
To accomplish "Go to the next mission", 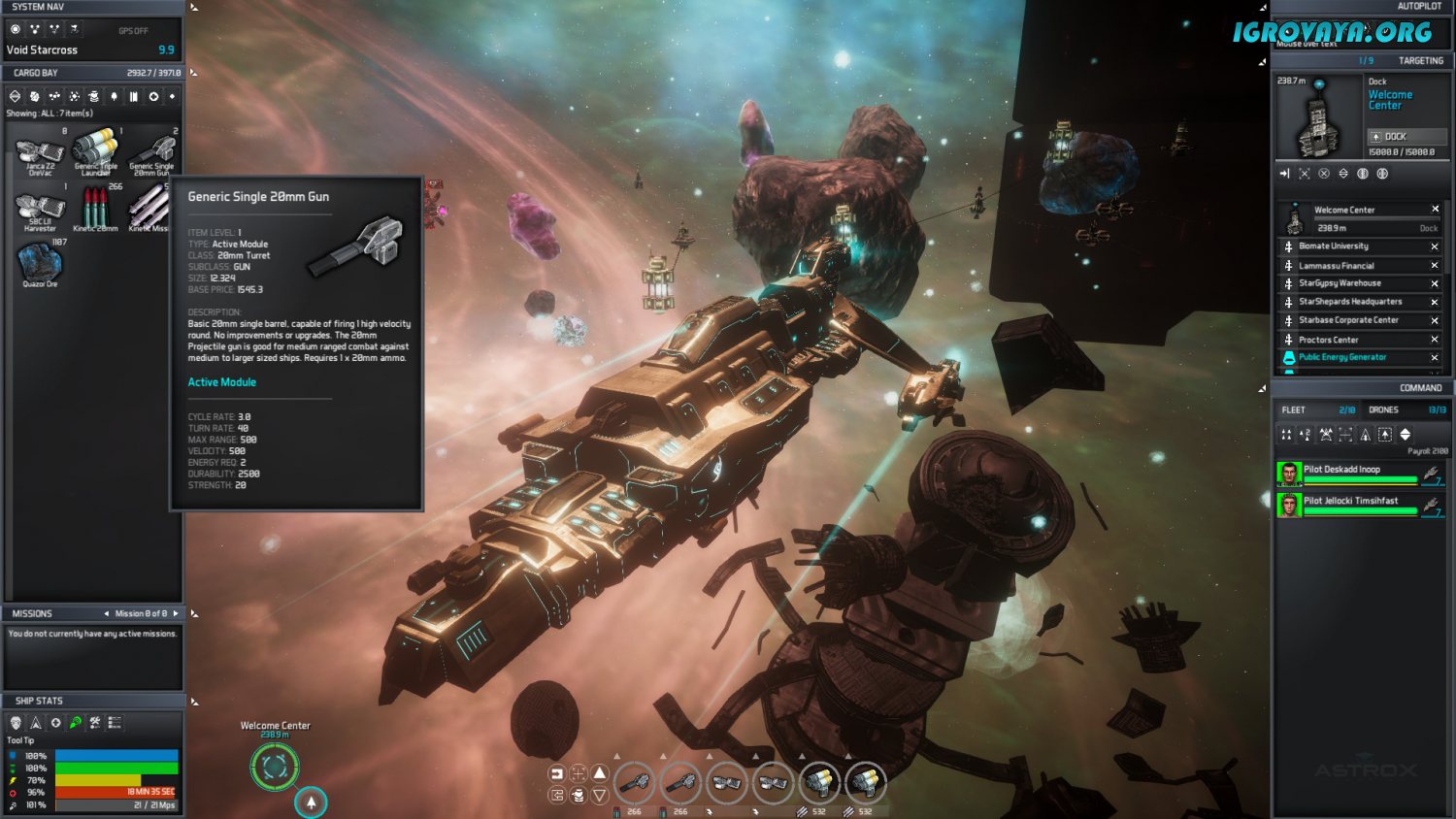I will click(x=176, y=613).
